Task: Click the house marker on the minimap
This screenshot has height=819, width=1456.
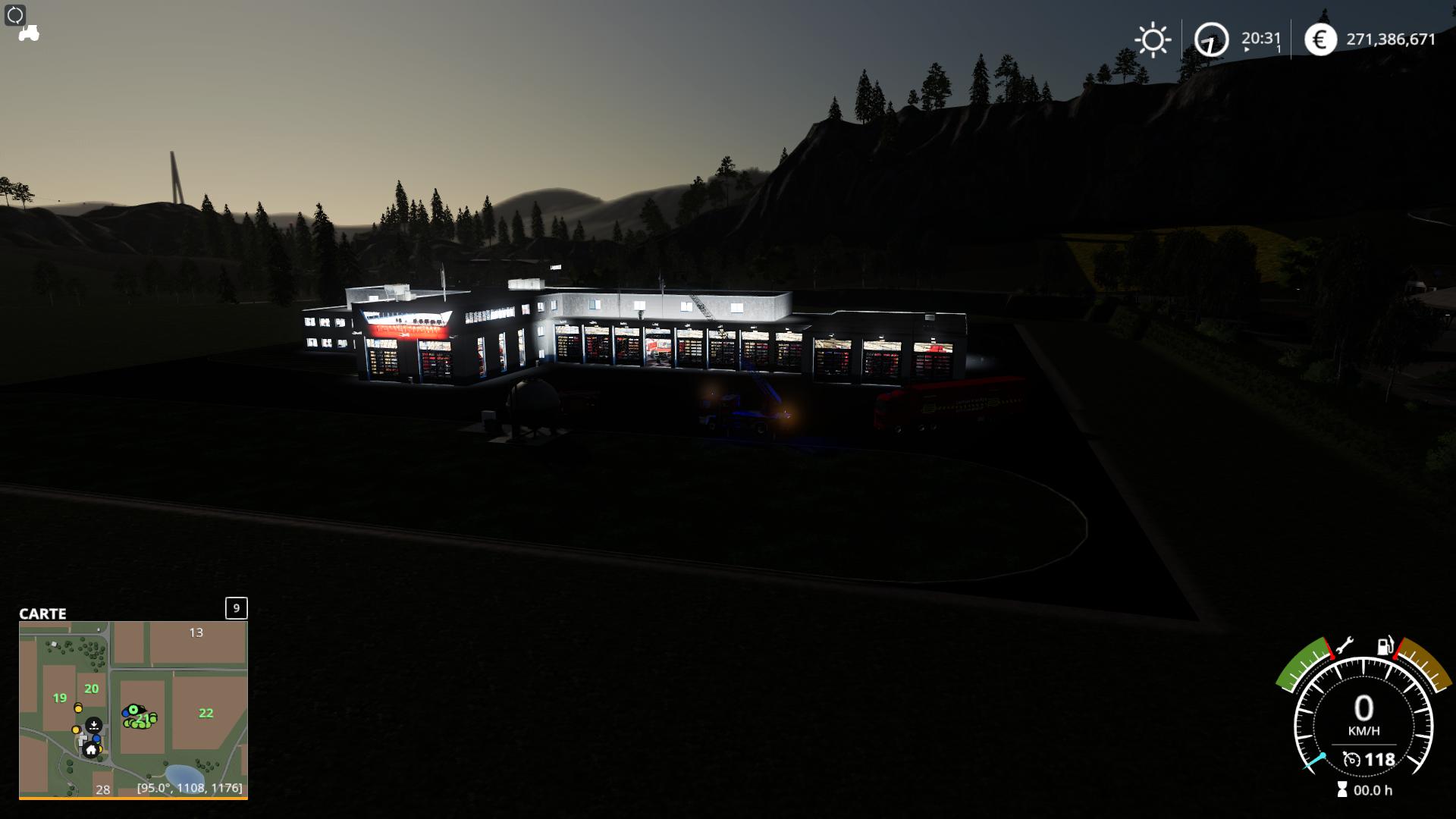Action: tap(91, 750)
